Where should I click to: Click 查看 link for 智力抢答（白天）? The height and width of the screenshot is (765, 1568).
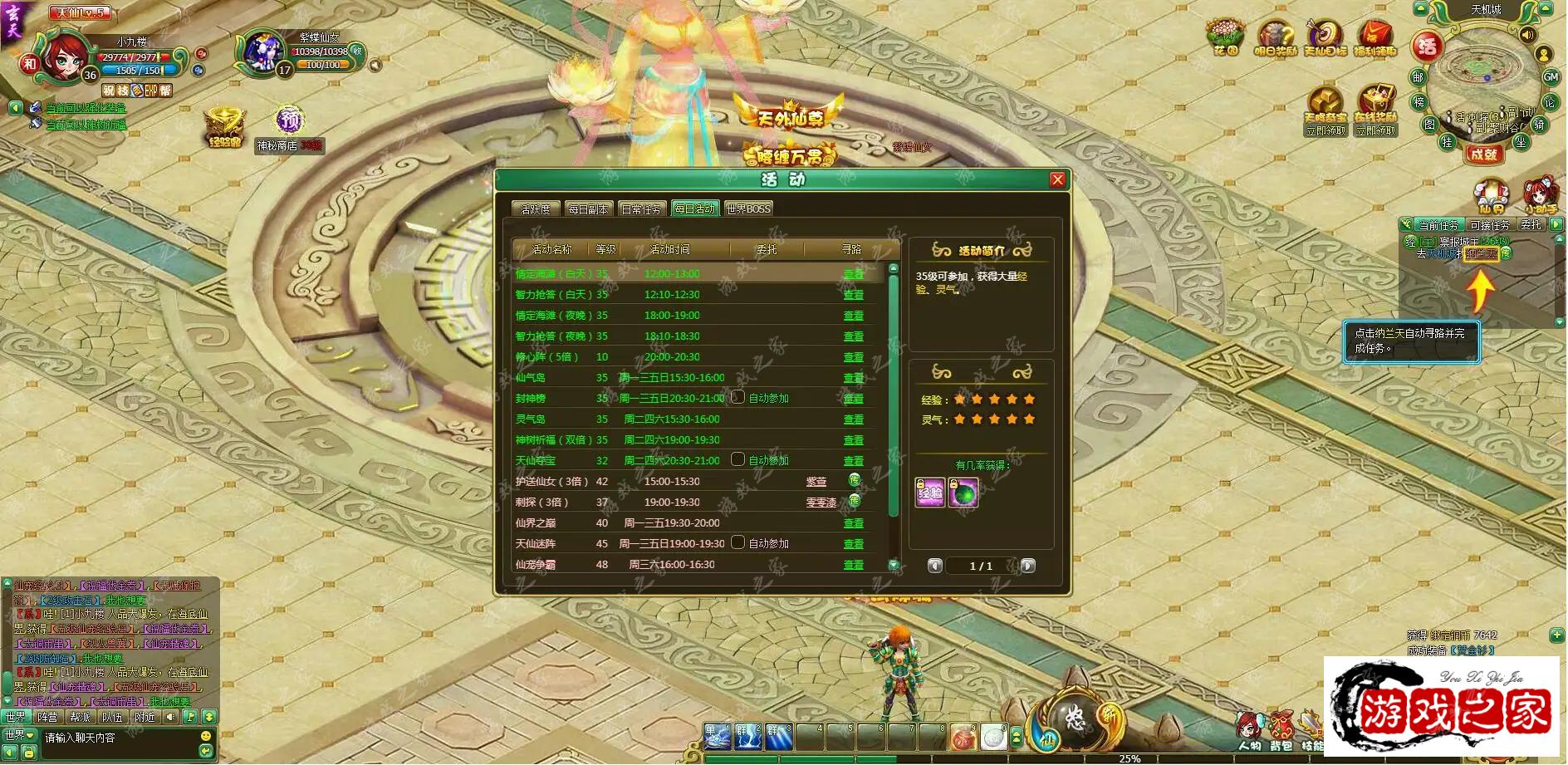pos(853,295)
